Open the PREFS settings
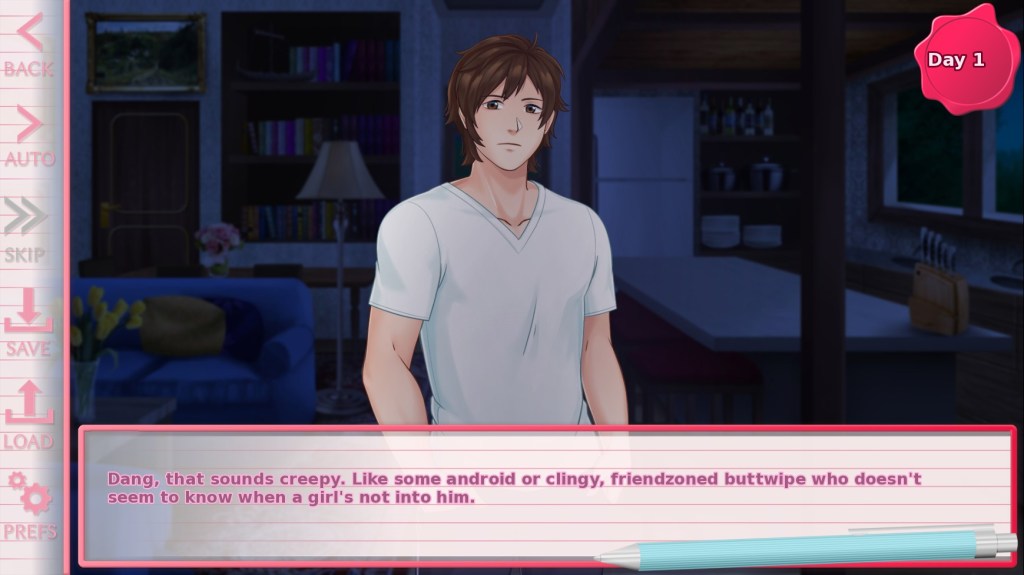The image size is (1024, 575). click(30, 507)
